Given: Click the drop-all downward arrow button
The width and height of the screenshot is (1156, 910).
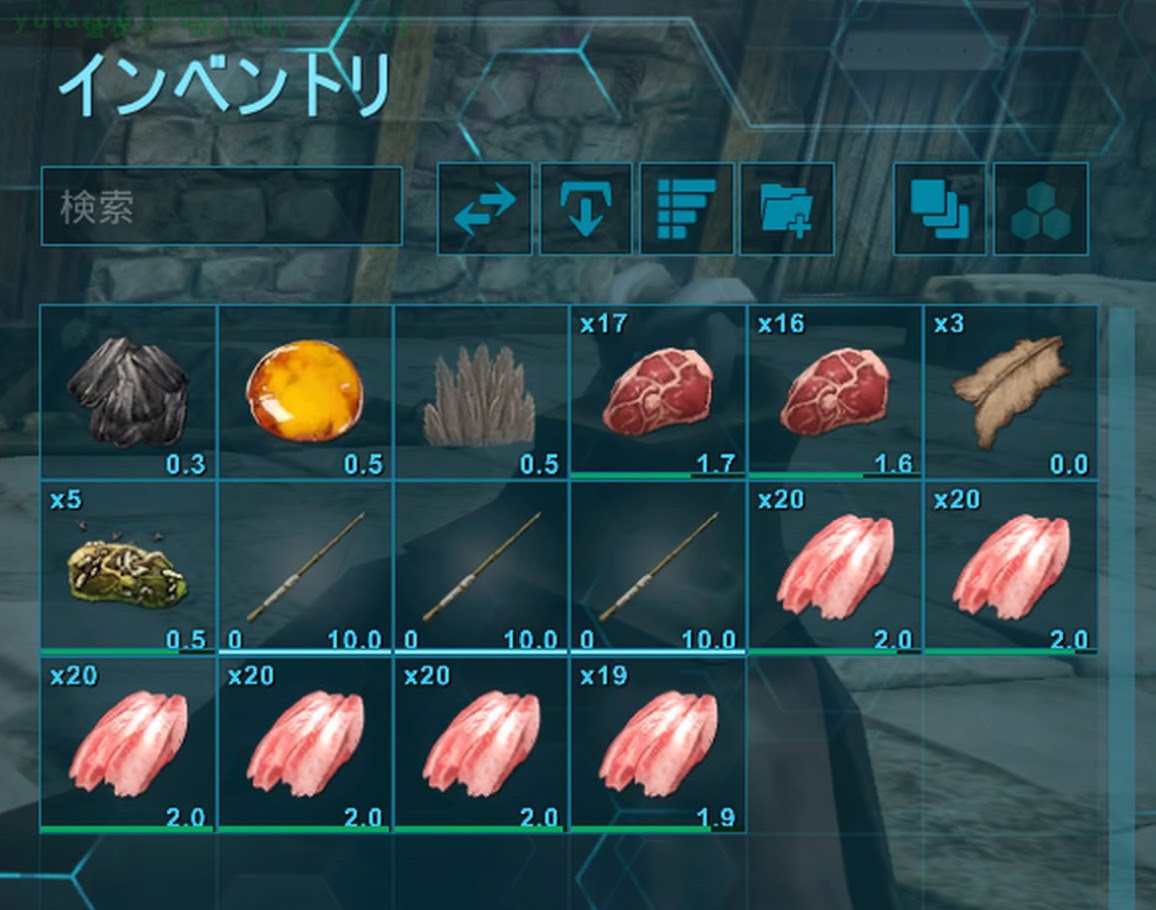Looking at the screenshot, I should (586, 208).
